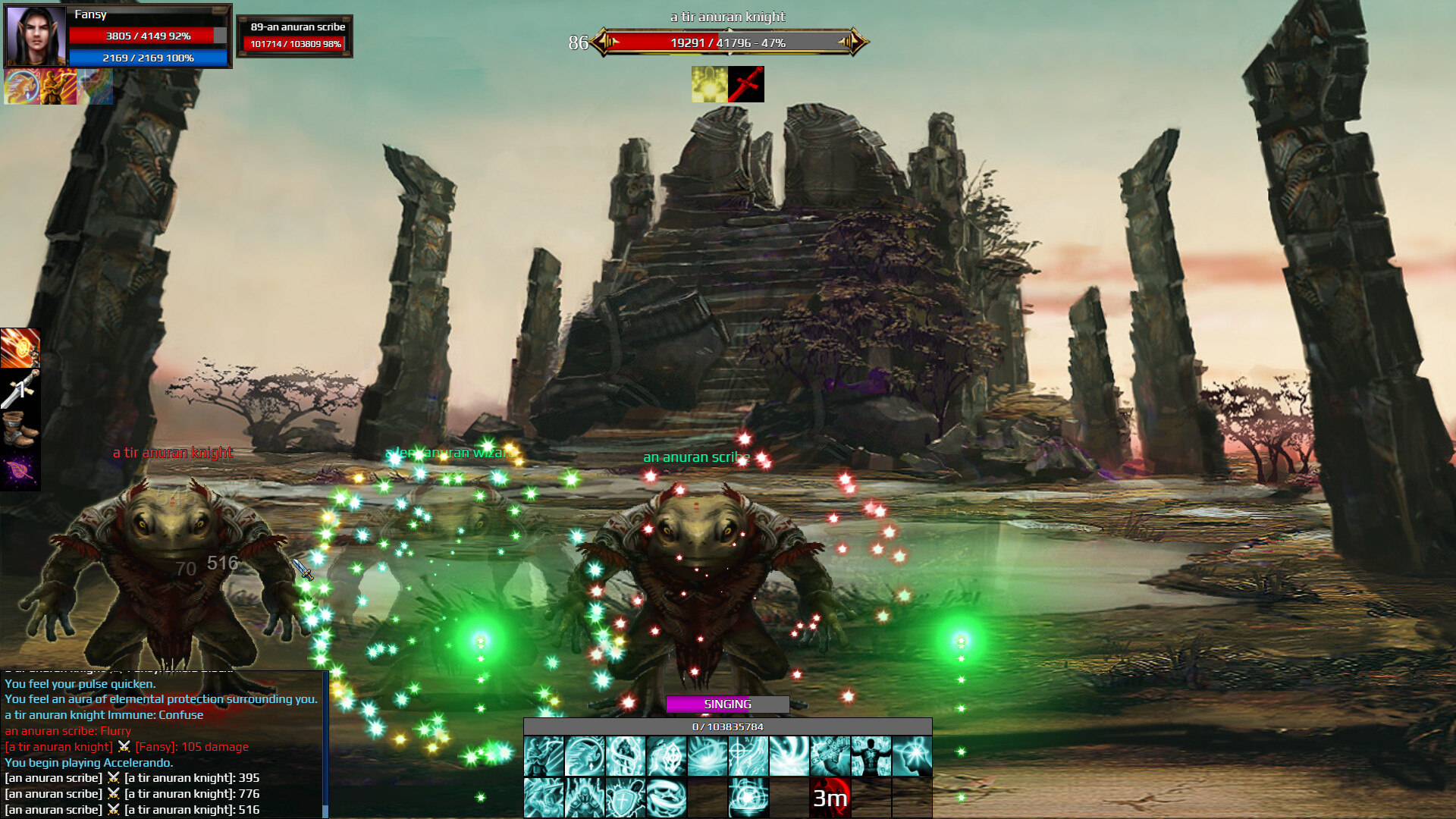The height and width of the screenshot is (819, 1456).
Task: Use the leather boots item slot
Action: [x=20, y=430]
